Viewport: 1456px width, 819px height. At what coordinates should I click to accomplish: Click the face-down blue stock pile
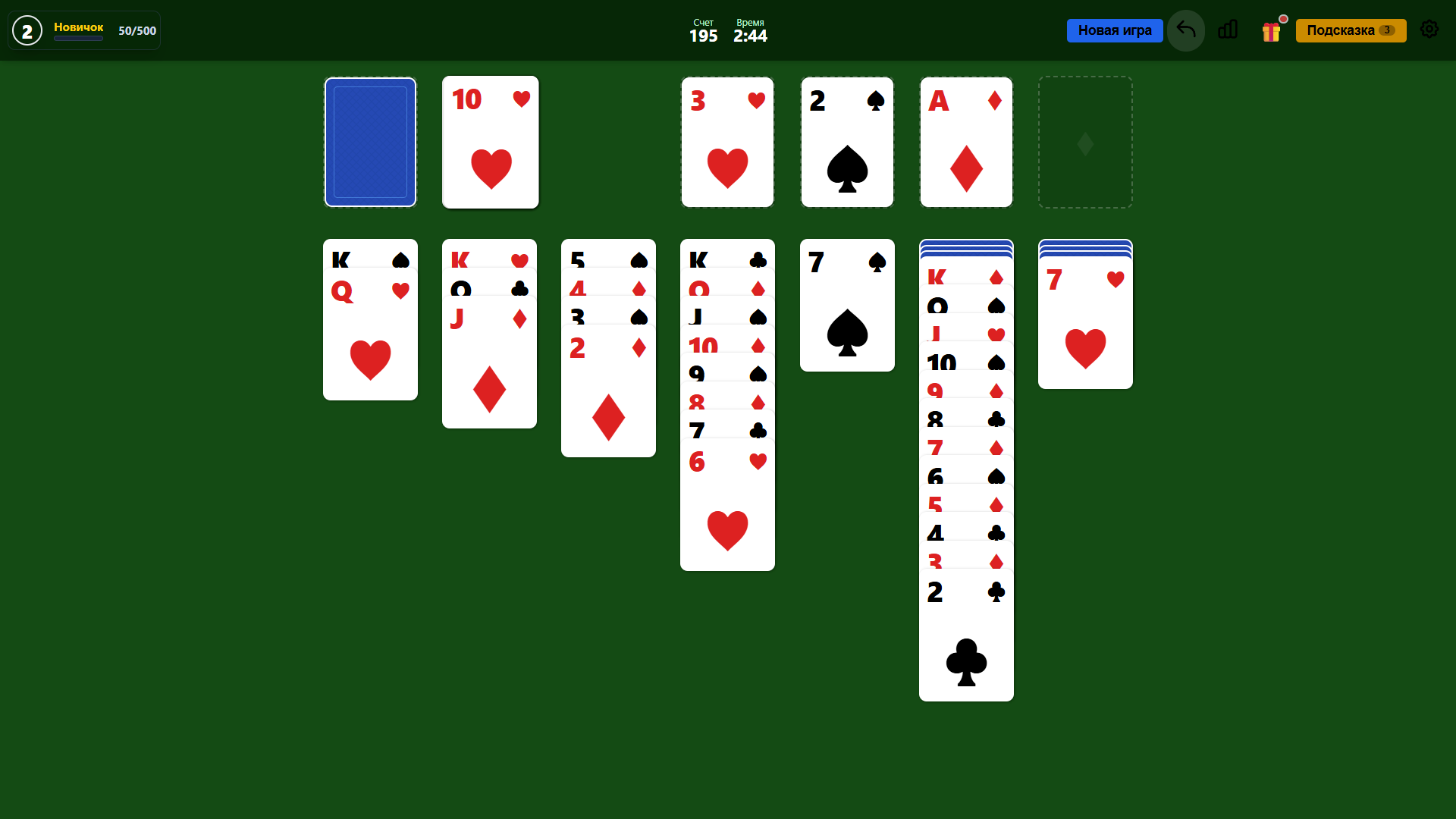pos(369,142)
